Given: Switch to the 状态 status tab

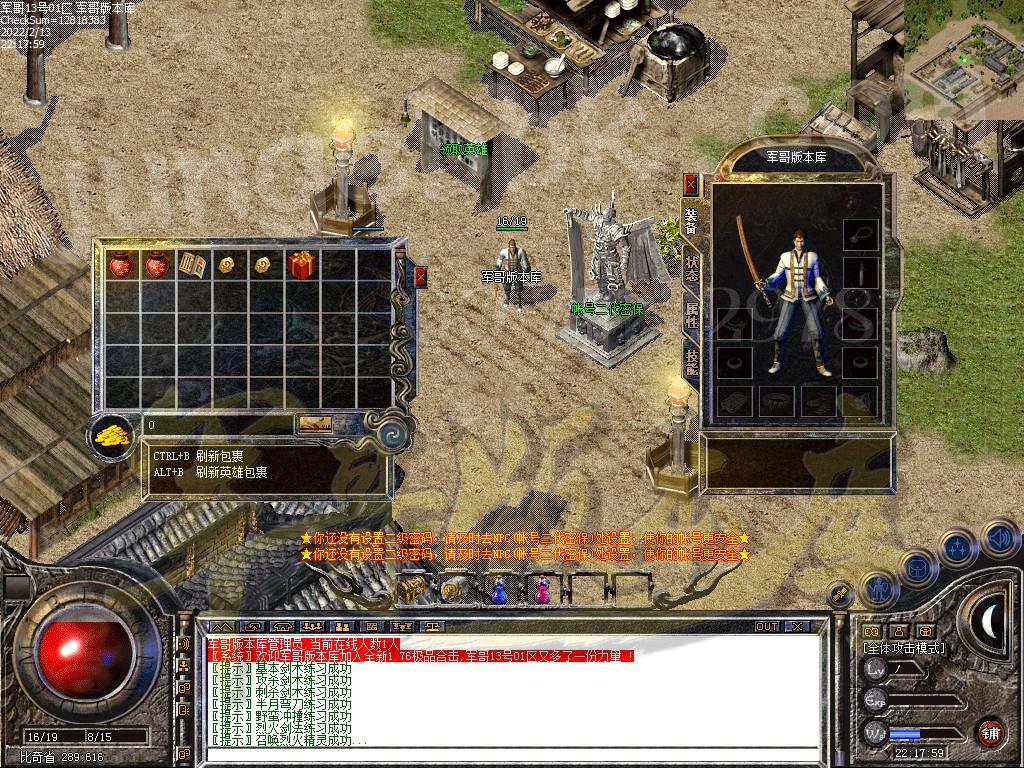Looking at the screenshot, I should [690, 266].
